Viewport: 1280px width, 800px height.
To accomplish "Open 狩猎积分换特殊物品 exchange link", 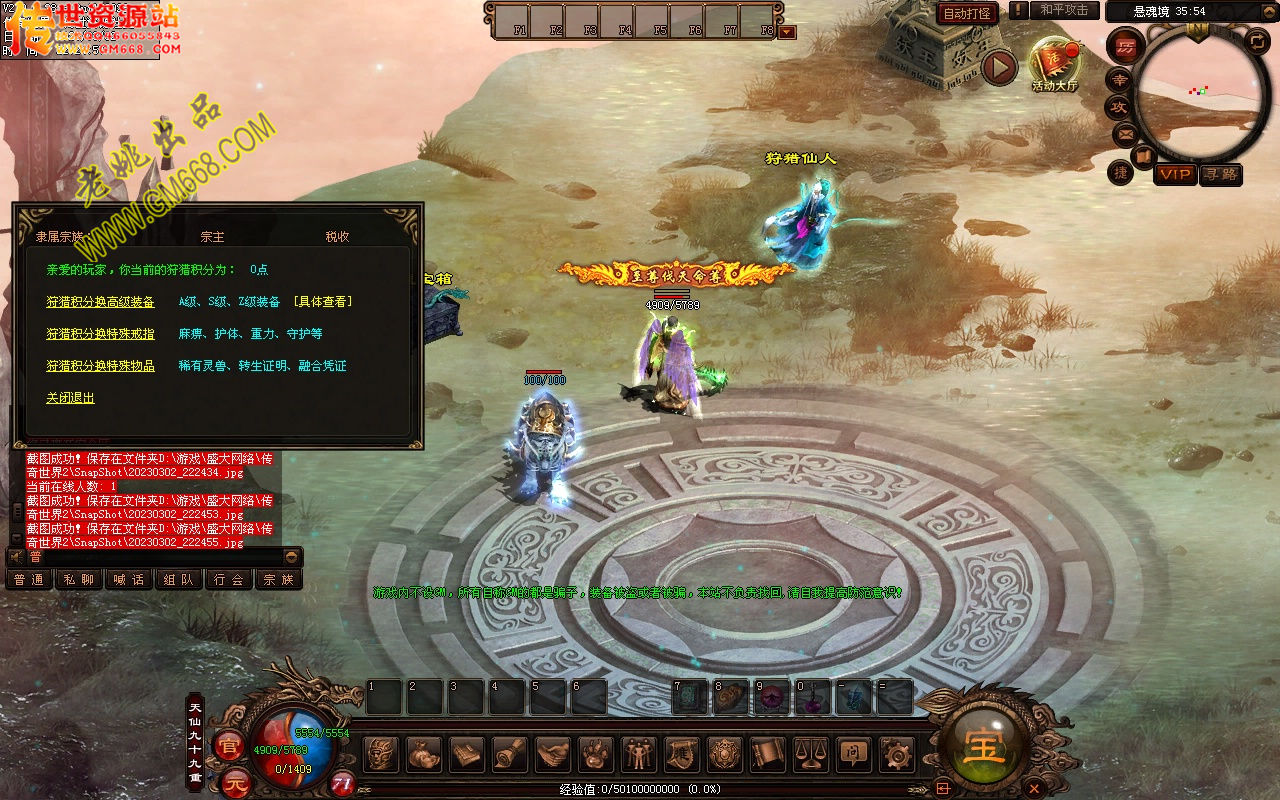I will point(100,366).
